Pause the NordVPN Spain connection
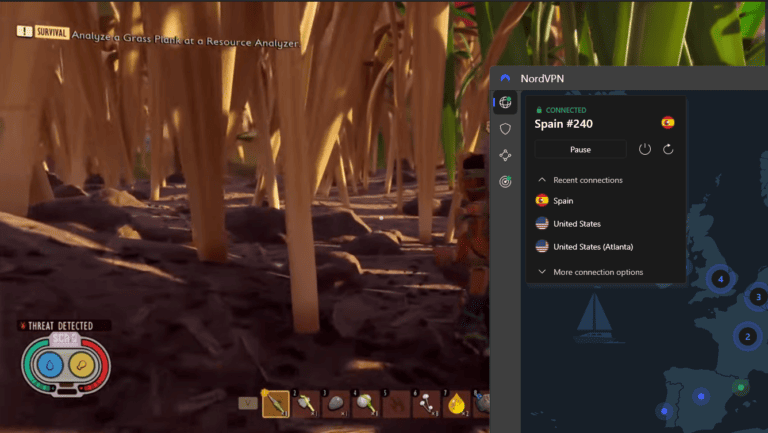The height and width of the screenshot is (433, 768). coord(580,149)
